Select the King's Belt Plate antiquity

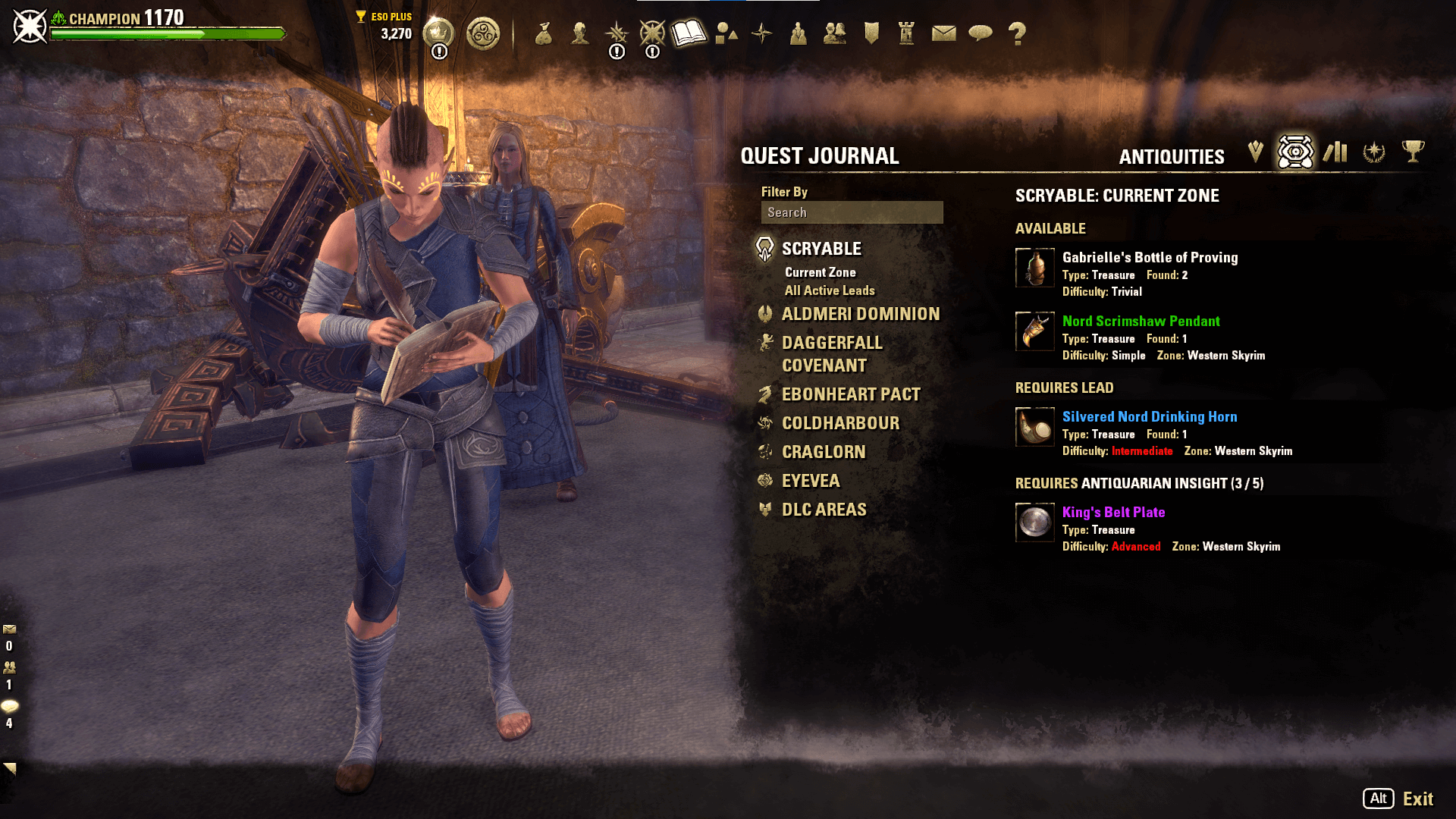coord(1112,512)
